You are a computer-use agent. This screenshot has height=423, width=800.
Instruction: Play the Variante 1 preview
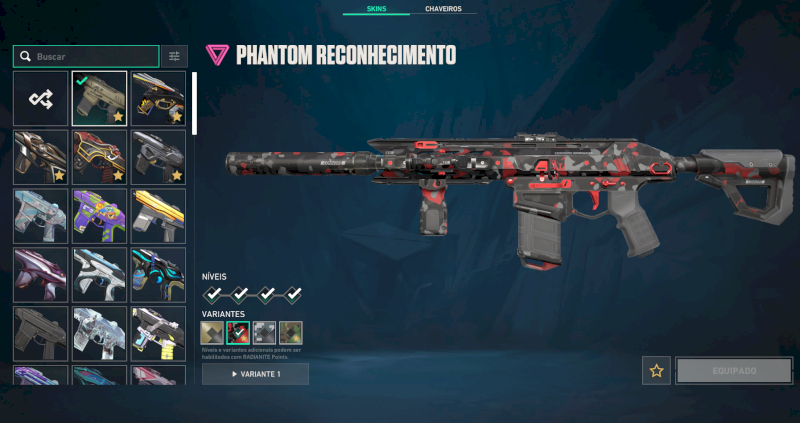point(255,374)
